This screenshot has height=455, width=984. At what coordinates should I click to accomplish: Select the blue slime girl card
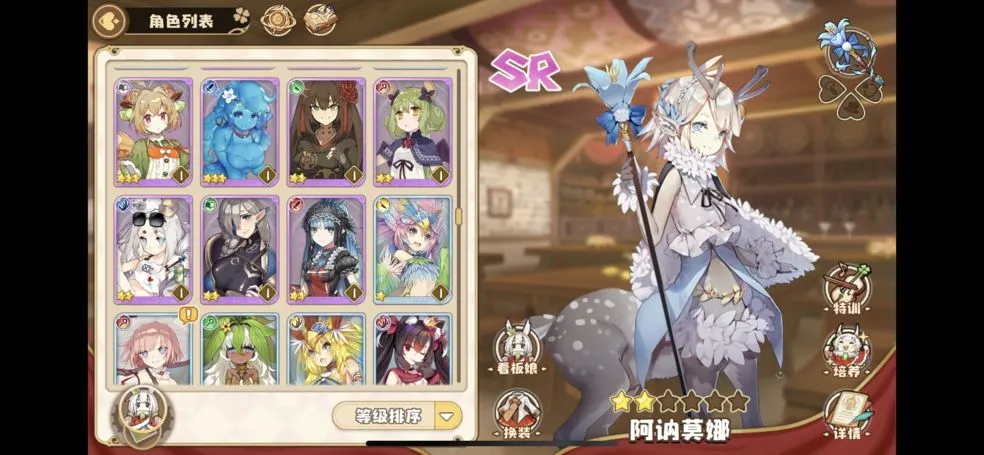pos(239,132)
